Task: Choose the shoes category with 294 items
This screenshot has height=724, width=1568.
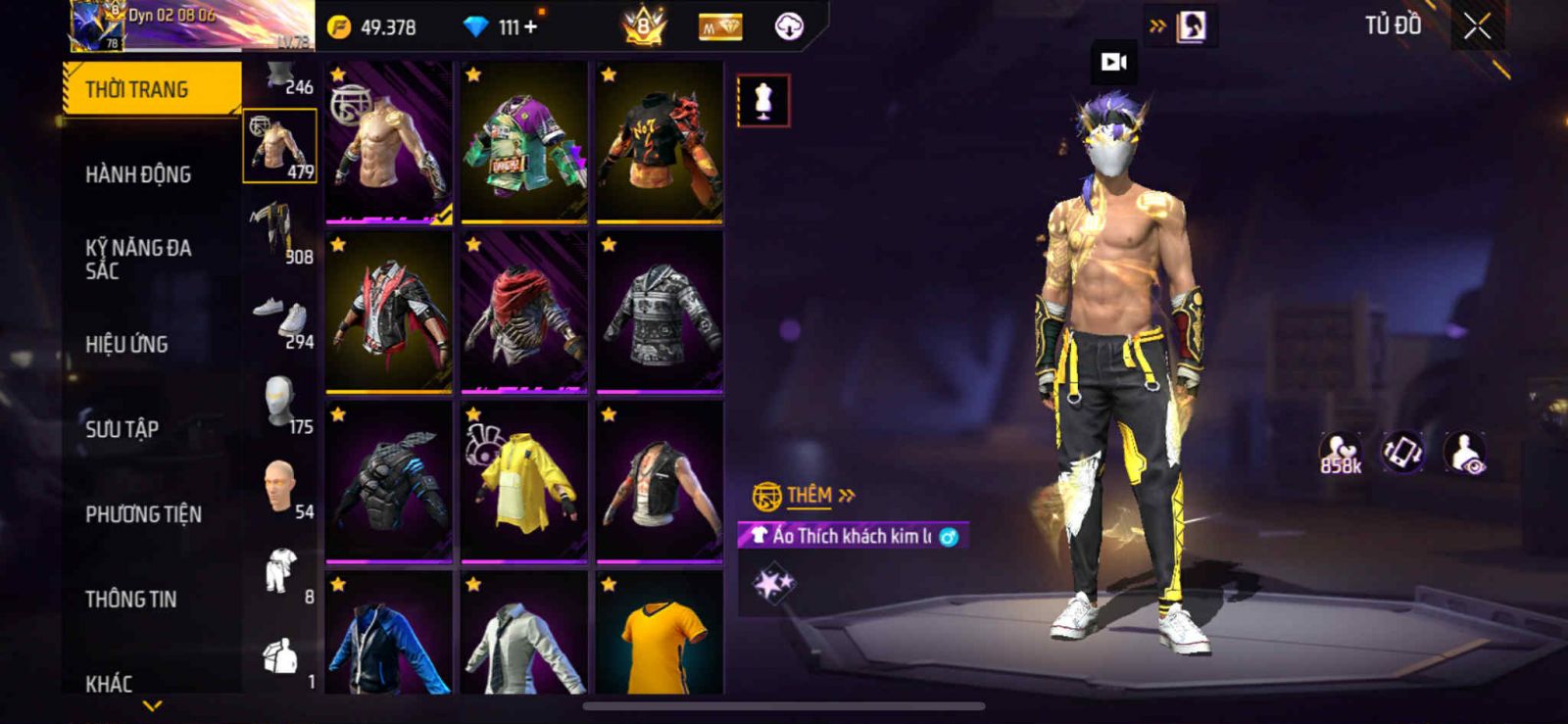Action: click(279, 316)
